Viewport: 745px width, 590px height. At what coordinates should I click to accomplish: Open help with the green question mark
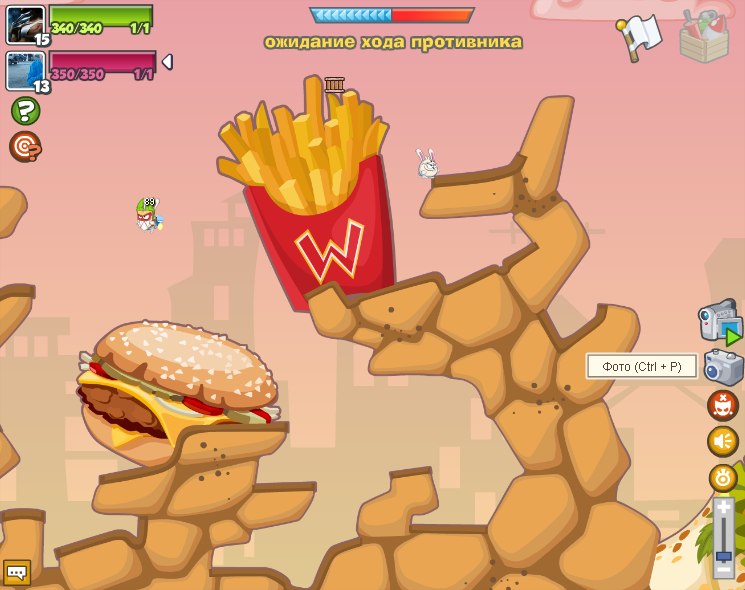(x=25, y=110)
